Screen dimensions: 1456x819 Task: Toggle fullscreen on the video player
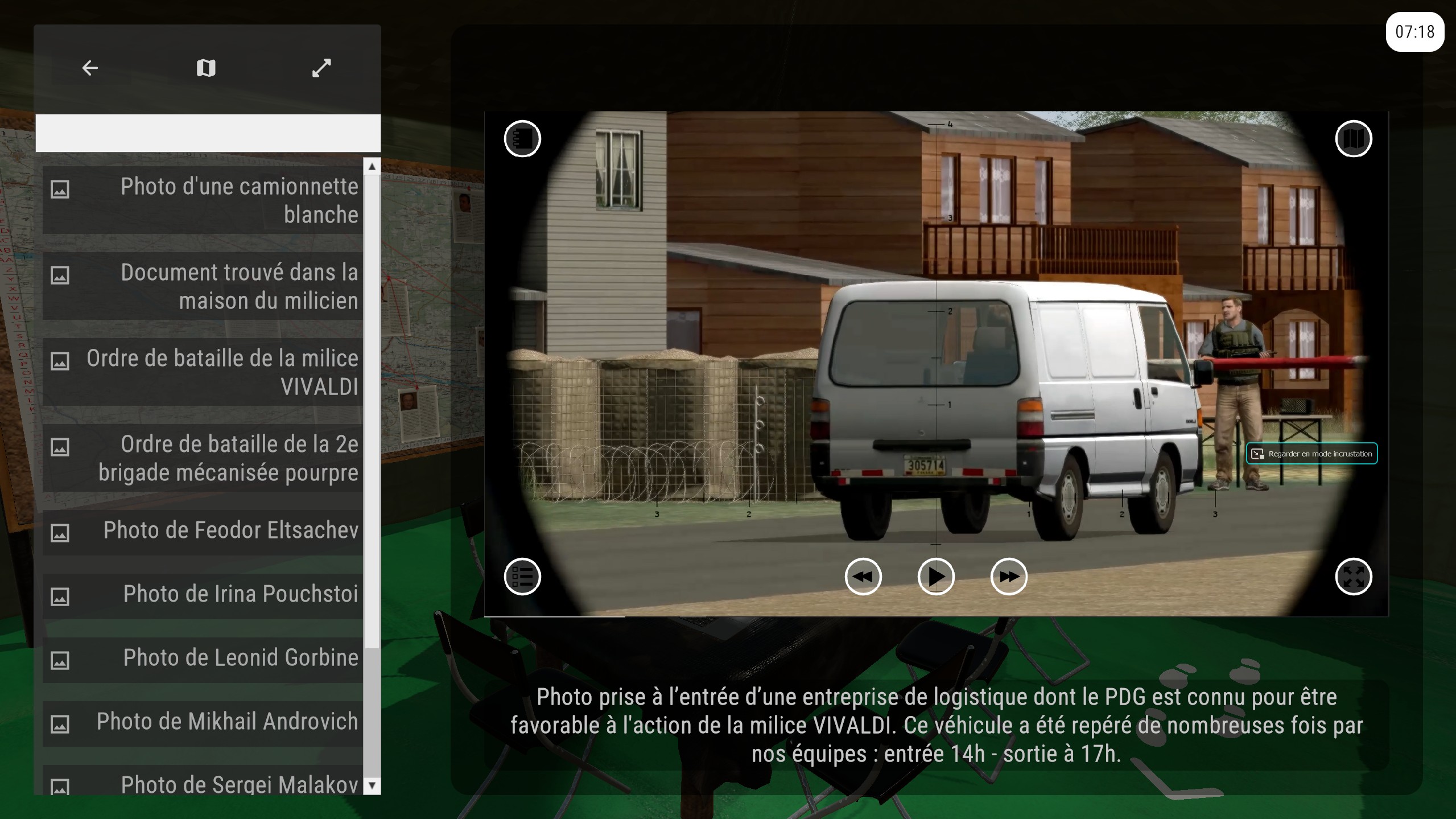pos(1353,577)
